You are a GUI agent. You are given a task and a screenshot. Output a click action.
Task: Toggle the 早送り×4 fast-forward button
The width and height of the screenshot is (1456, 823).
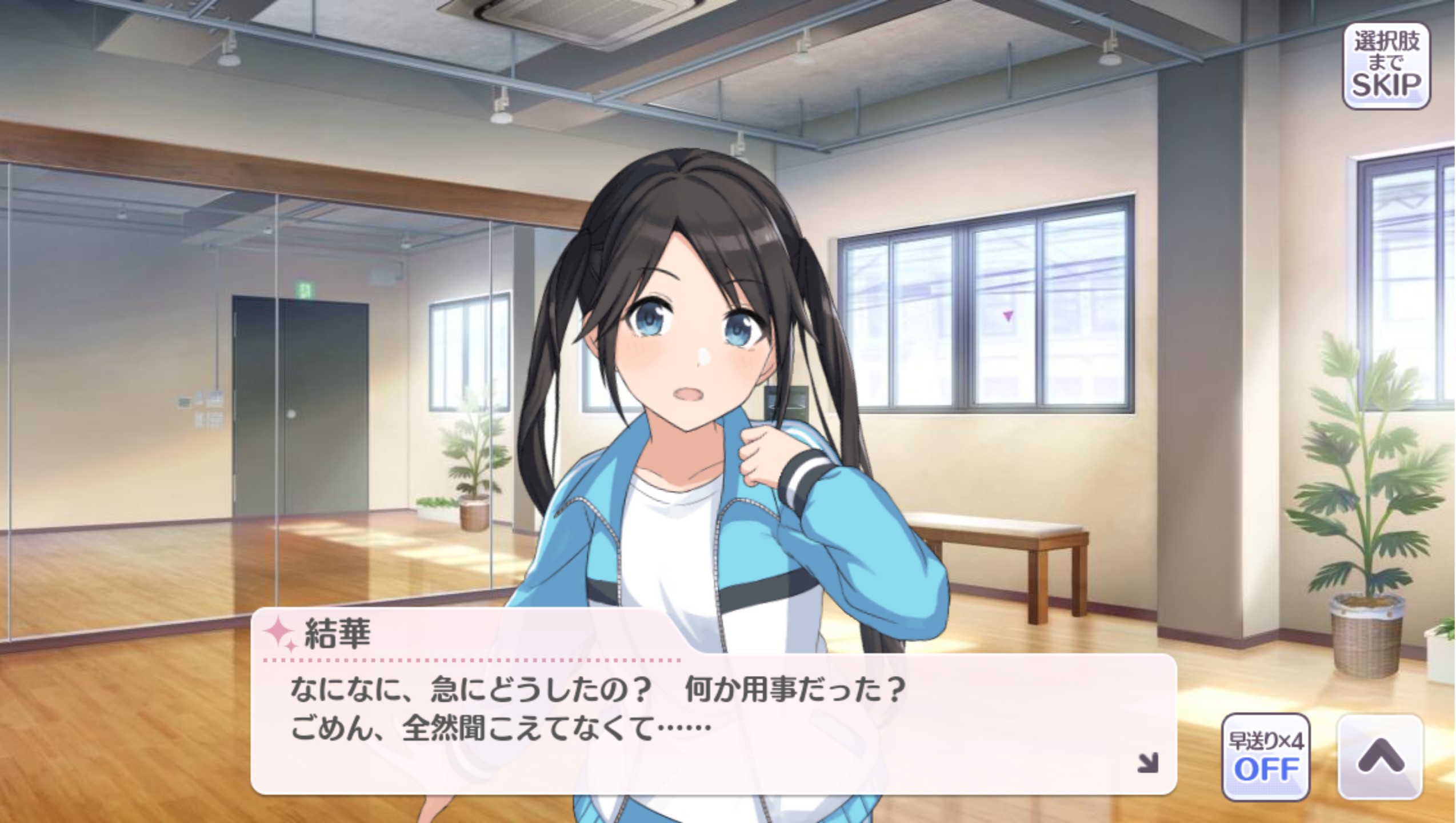click(1266, 757)
